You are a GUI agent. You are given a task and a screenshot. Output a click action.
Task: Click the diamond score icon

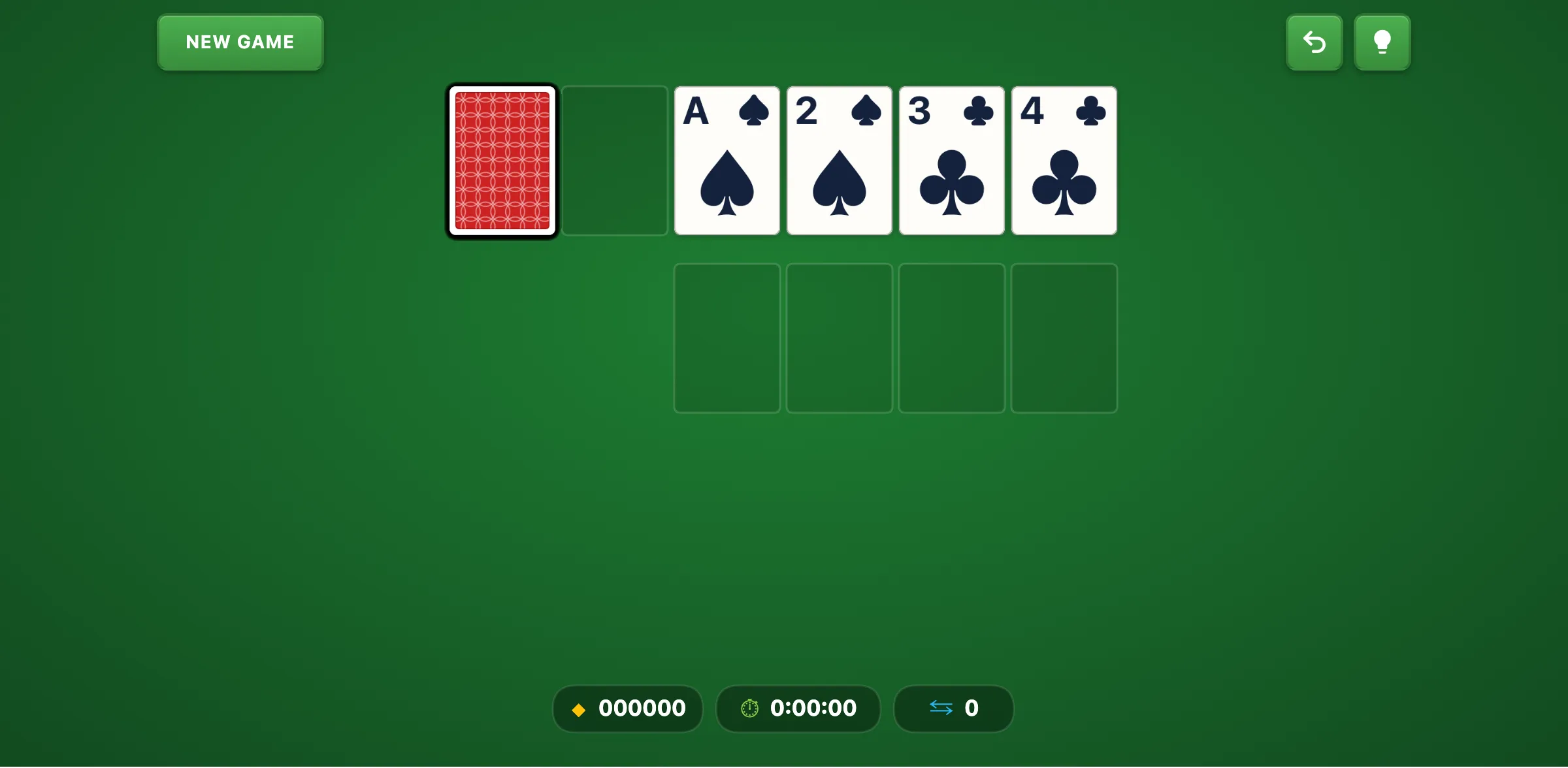579,709
